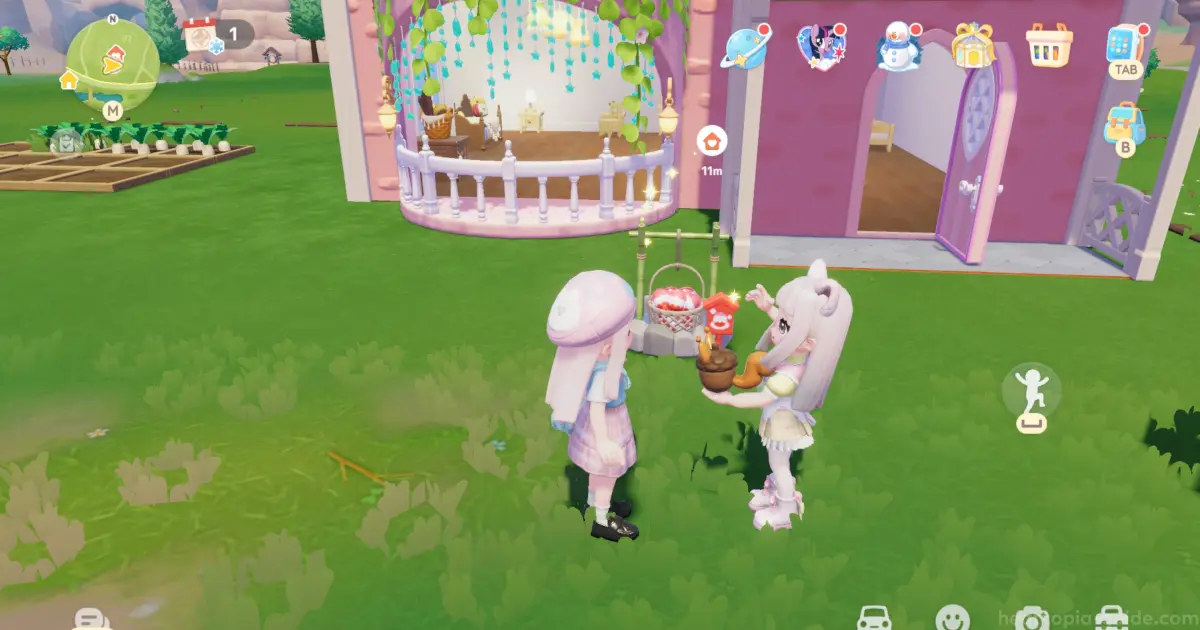Screen dimensions: 1200x630
Task: Click the yellow home icon beside minimap
Action: click(69, 80)
